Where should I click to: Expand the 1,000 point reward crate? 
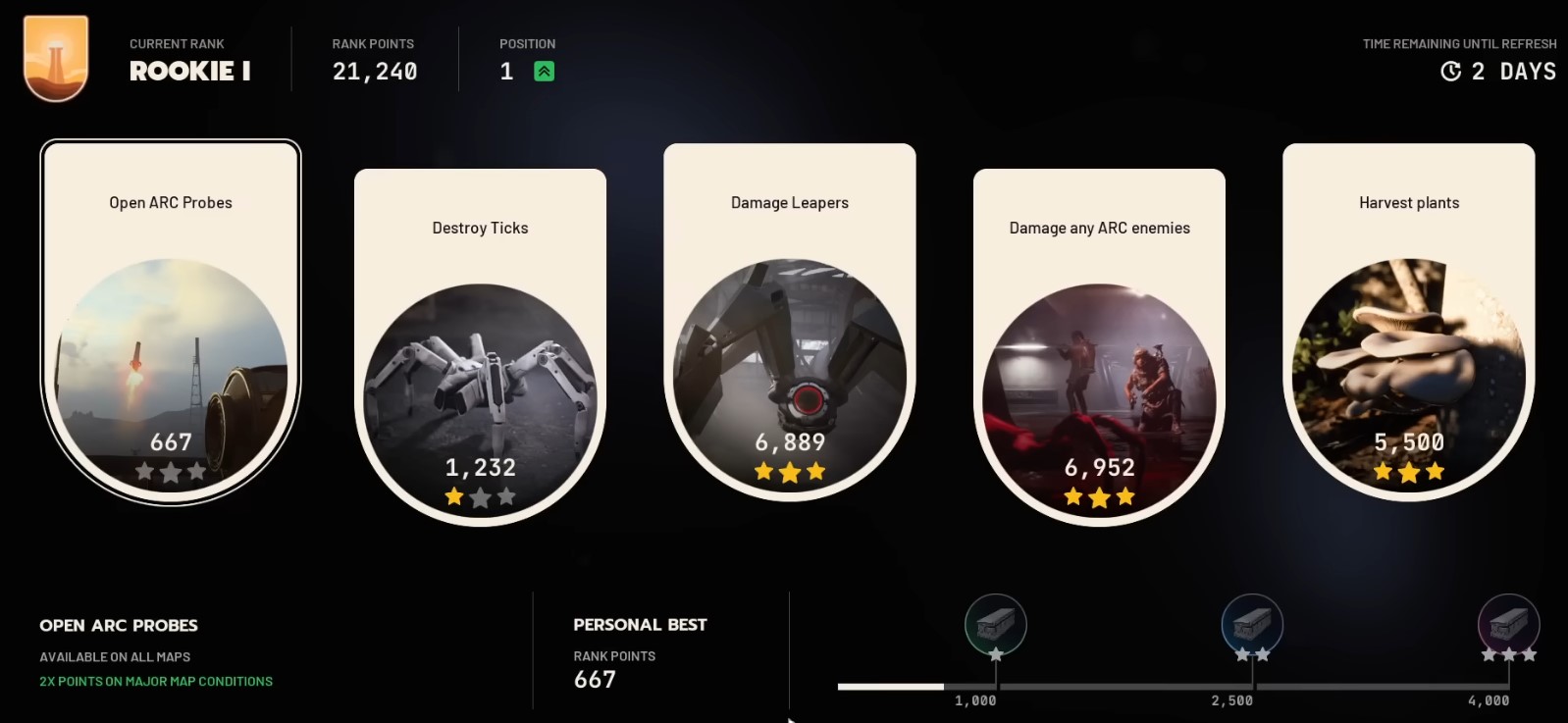(x=995, y=625)
